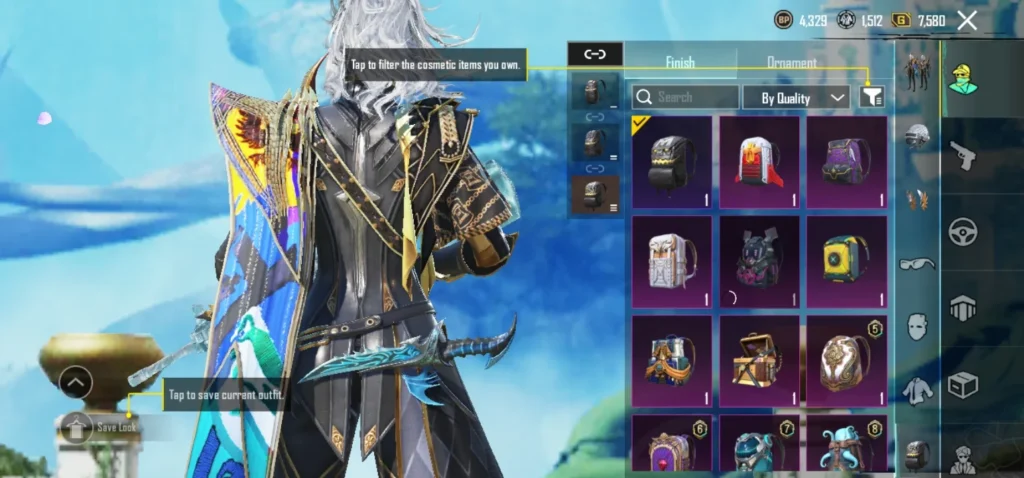Click the backpack search field
The width and height of the screenshot is (1024, 478).
(x=685, y=97)
